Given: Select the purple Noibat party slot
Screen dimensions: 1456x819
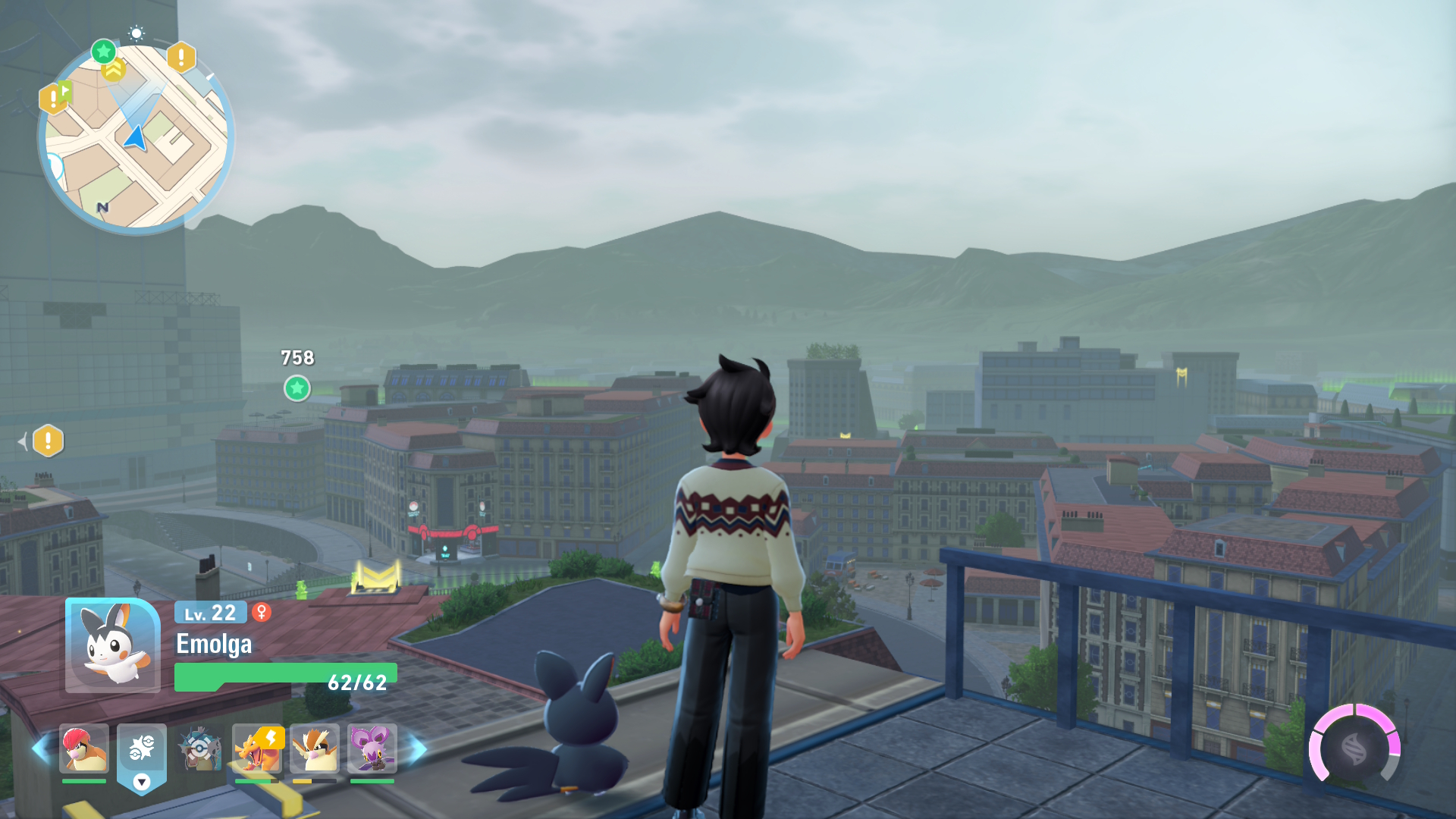Looking at the screenshot, I should pyautogui.click(x=372, y=748).
